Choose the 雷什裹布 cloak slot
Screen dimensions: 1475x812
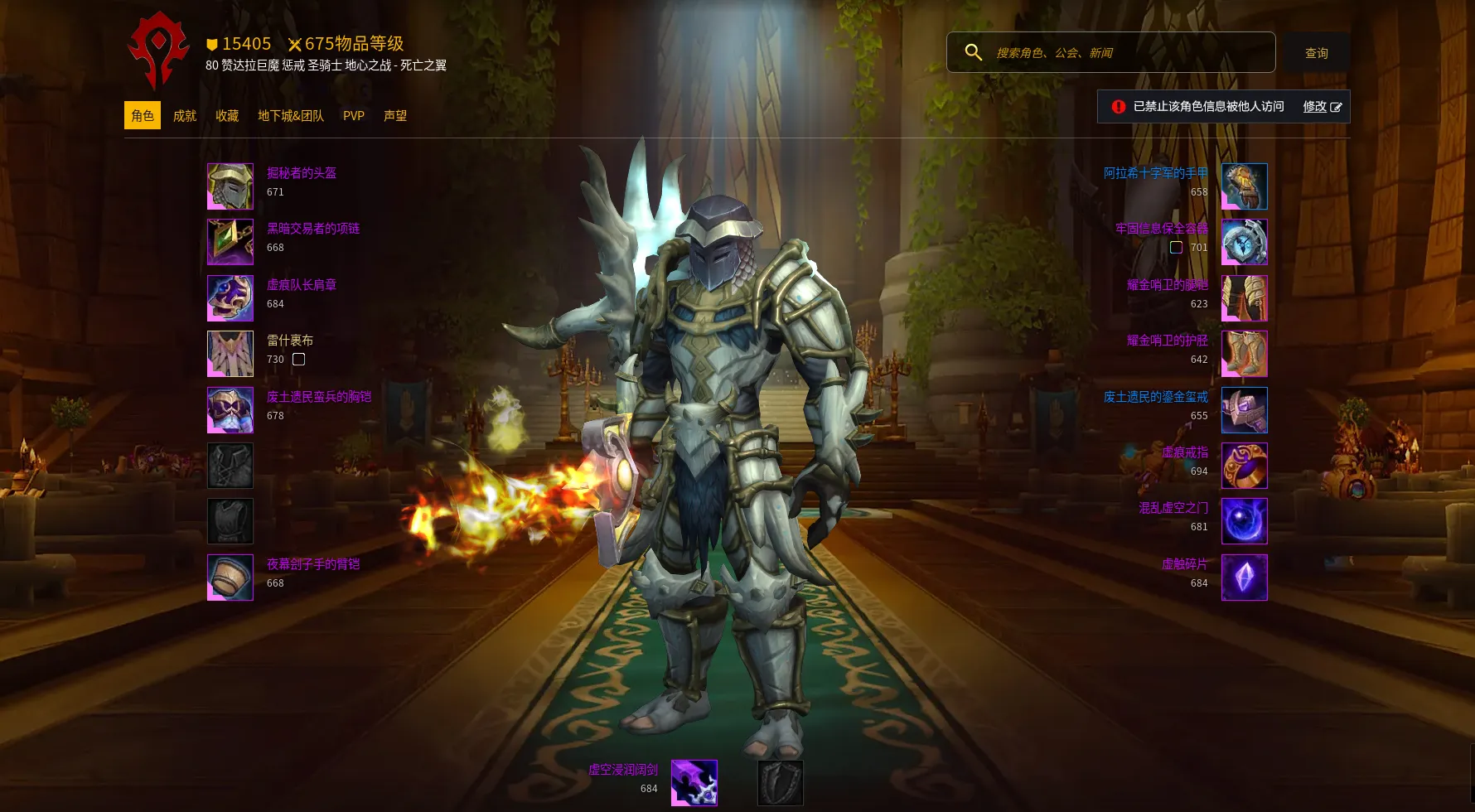pyautogui.click(x=230, y=354)
